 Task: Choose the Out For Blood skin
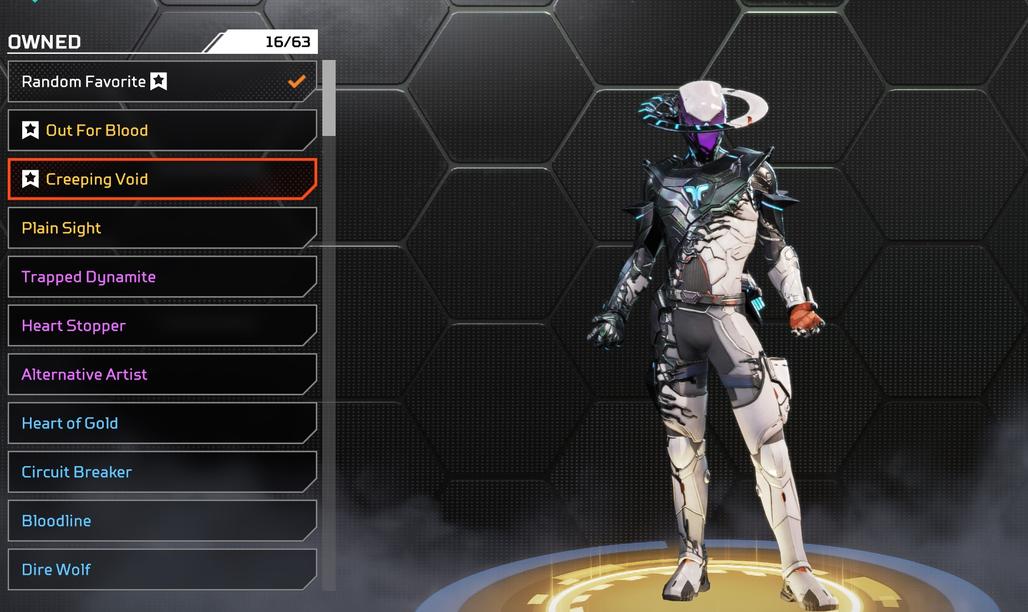[x=162, y=130]
